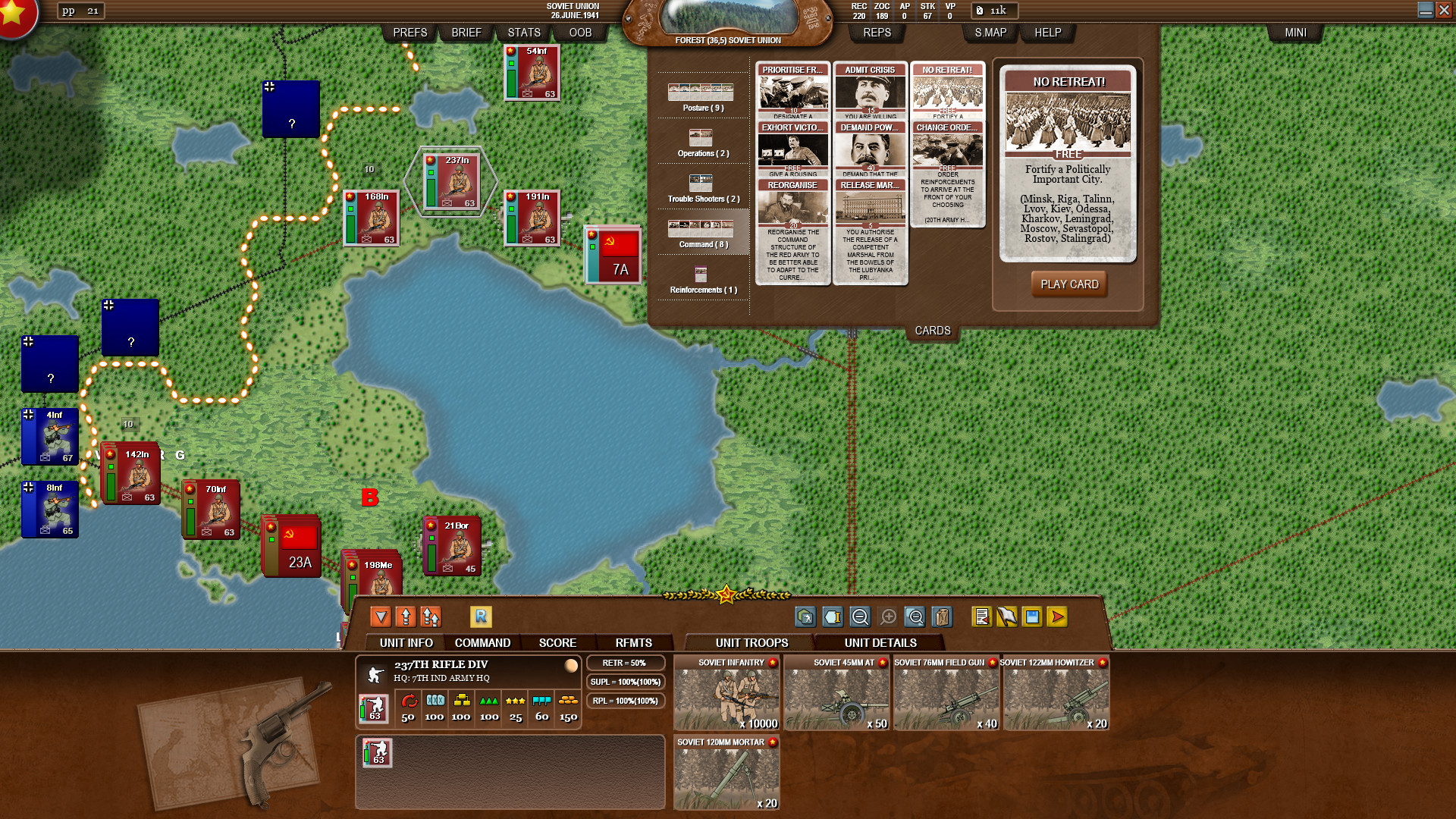Open the OOB menu item
The height and width of the screenshot is (819, 1456).
[579, 33]
